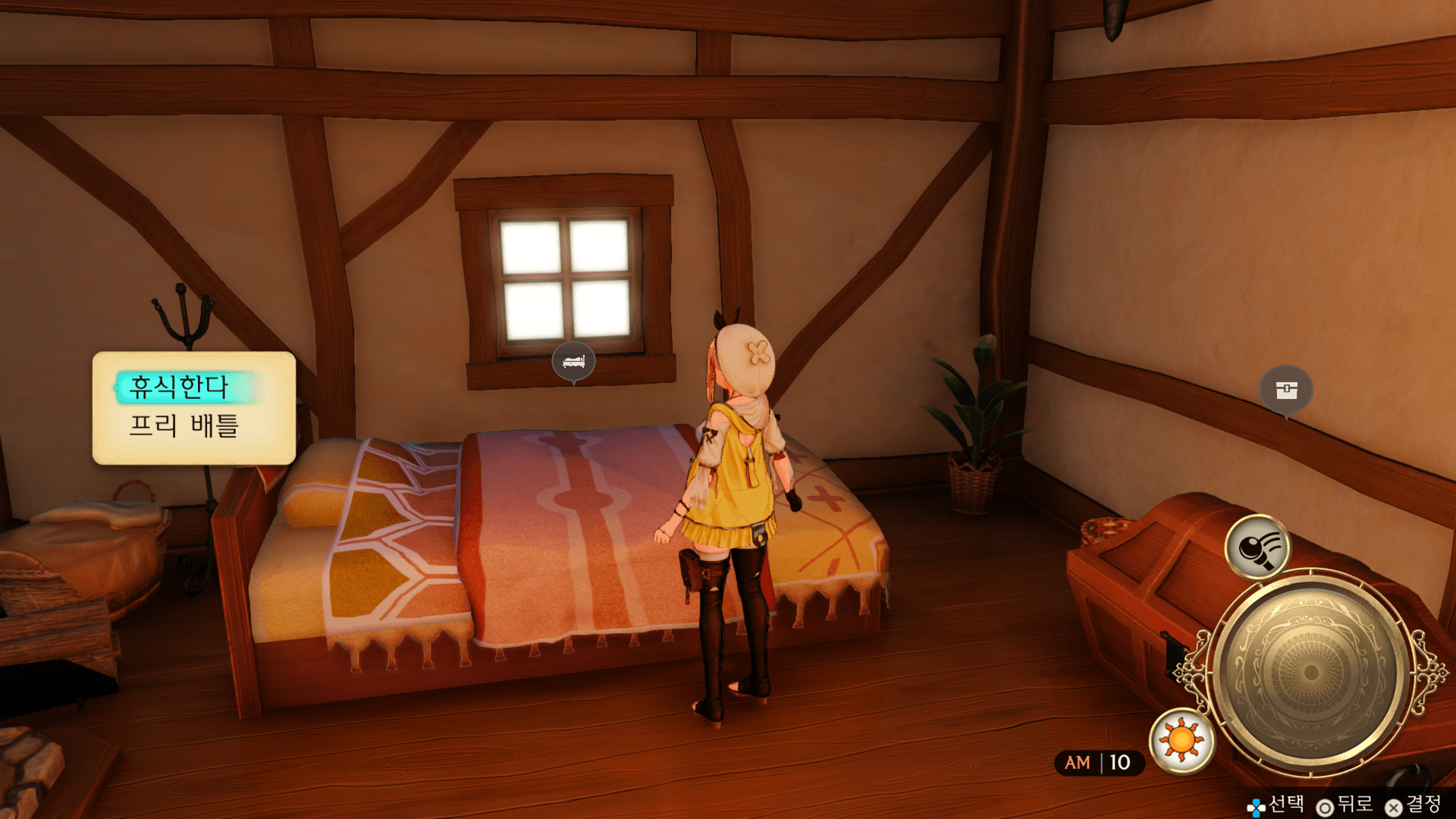Image resolution: width=1456 pixels, height=819 pixels.
Task: Click the bed marker icon
Action: [x=573, y=361]
